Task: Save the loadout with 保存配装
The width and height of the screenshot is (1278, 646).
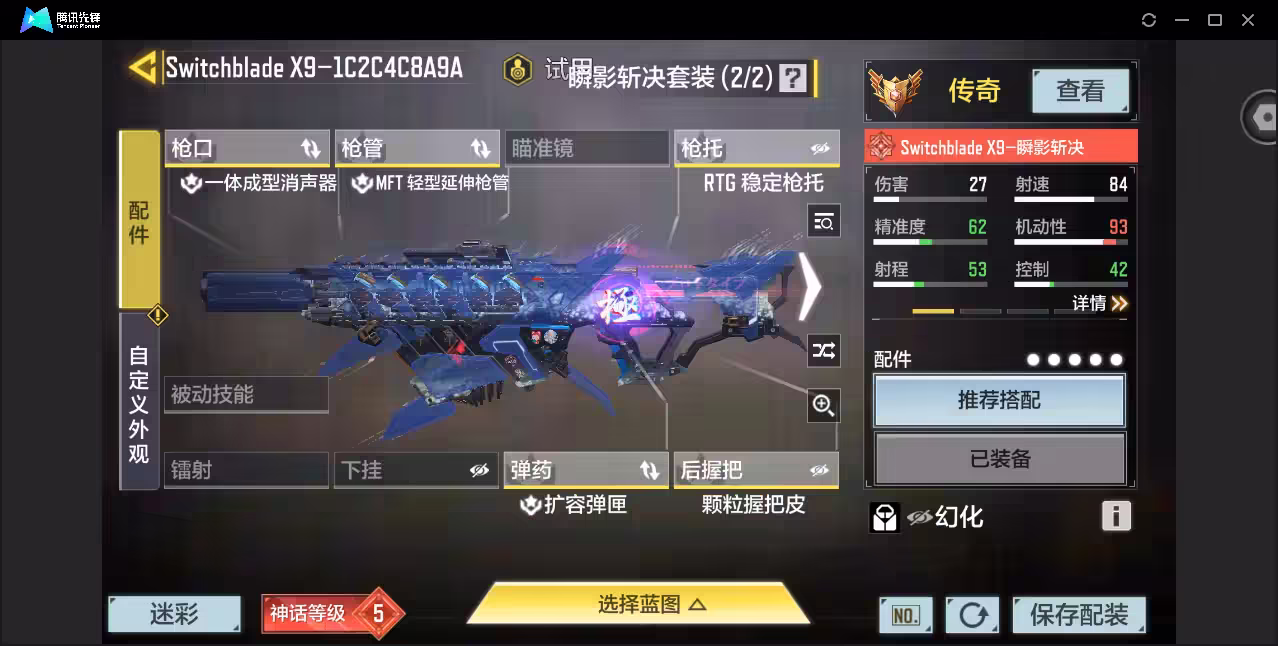Action: [1078, 615]
